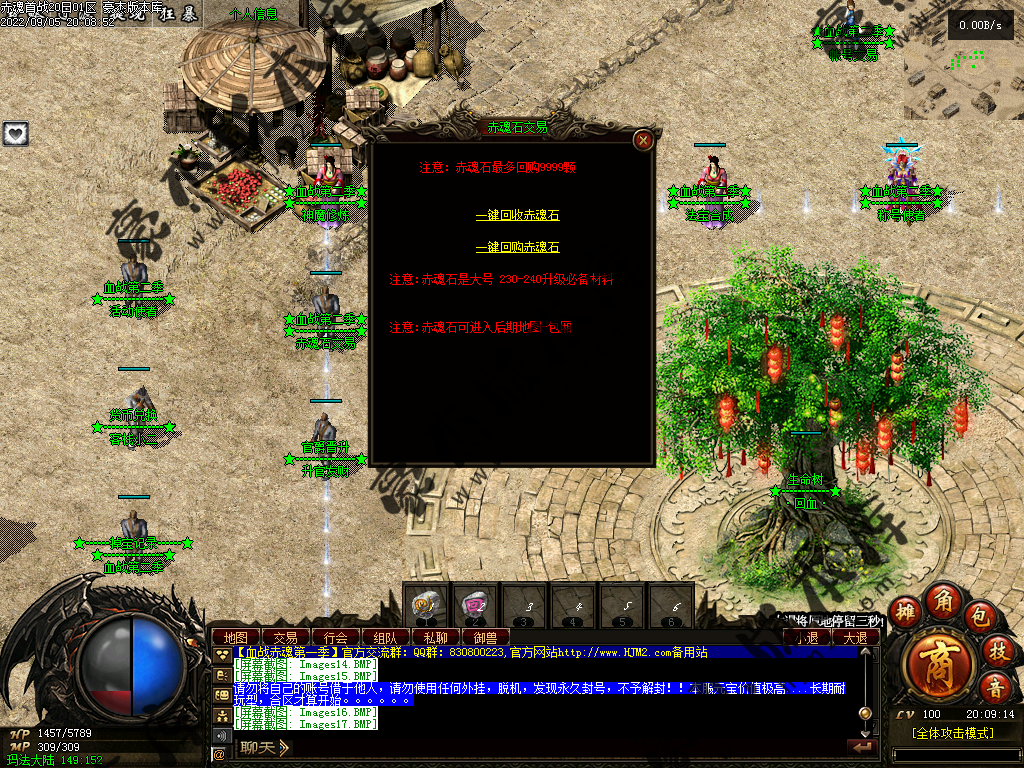Click the 小退 logout button
The width and height of the screenshot is (1024, 768).
tap(806, 637)
